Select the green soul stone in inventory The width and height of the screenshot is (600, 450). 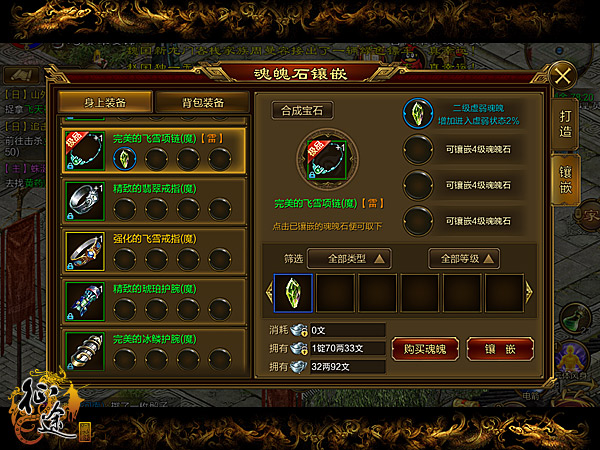tap(294, 293)
